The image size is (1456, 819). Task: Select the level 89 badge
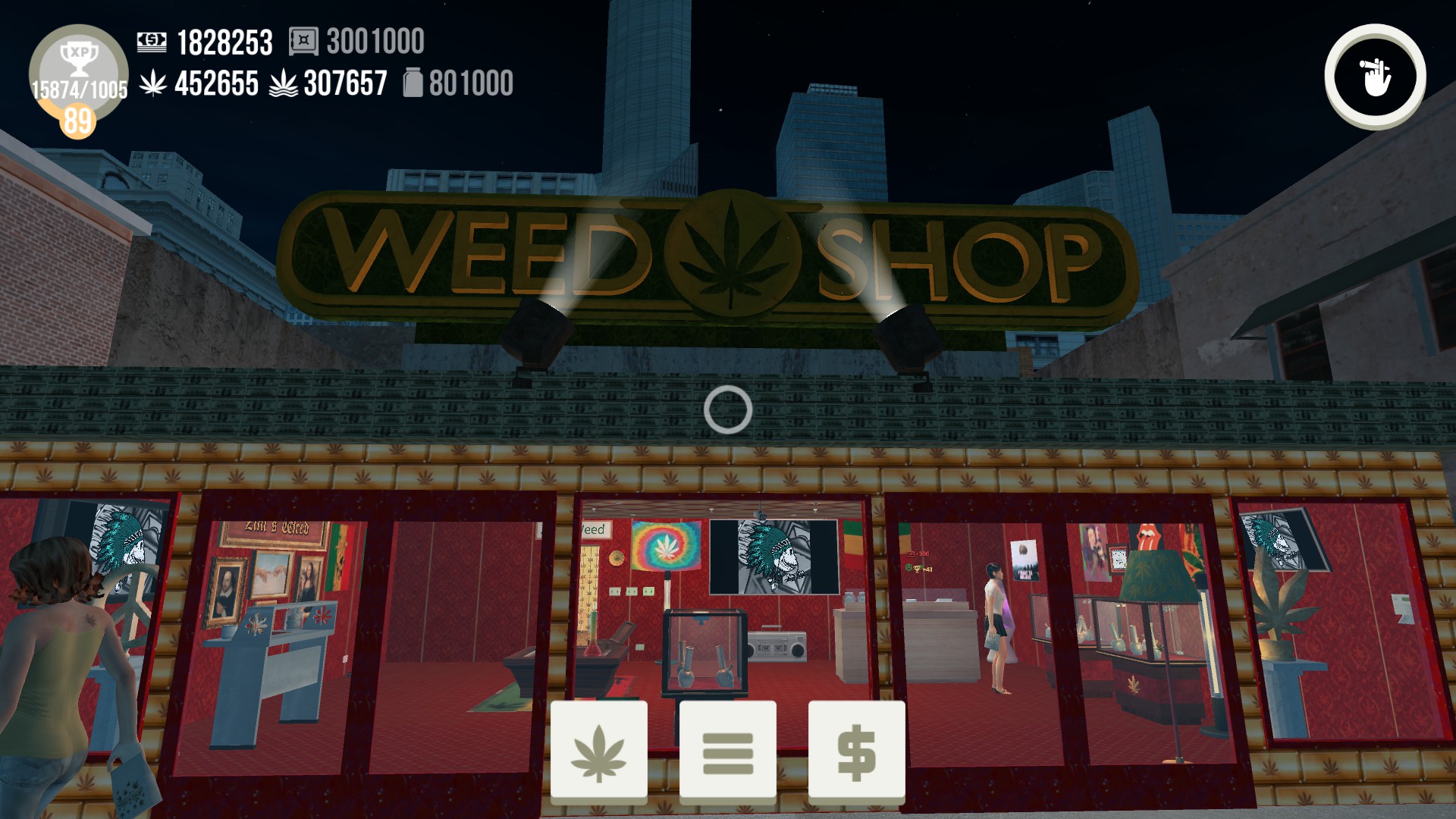[79, 120]
